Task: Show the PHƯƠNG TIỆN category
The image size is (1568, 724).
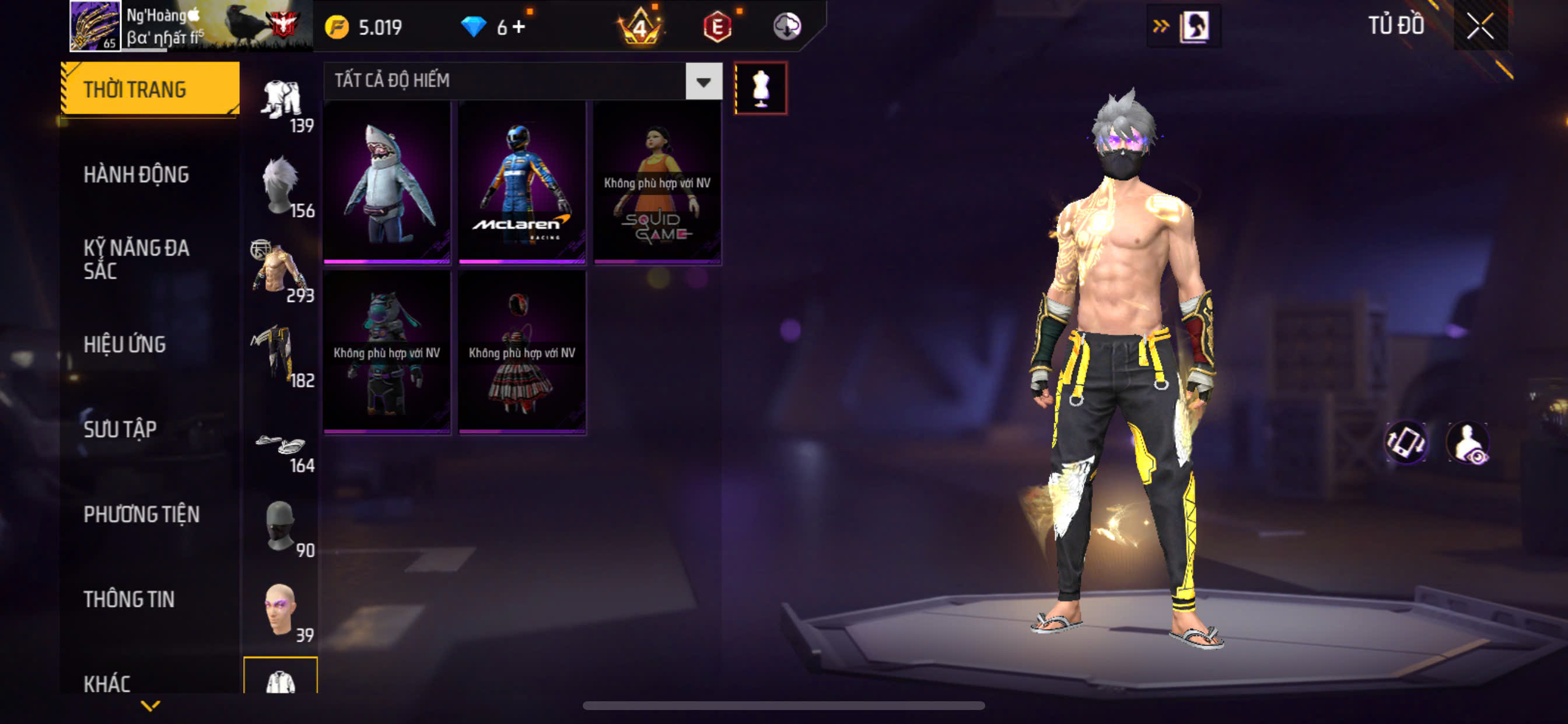Action: (x=141, y=514)
